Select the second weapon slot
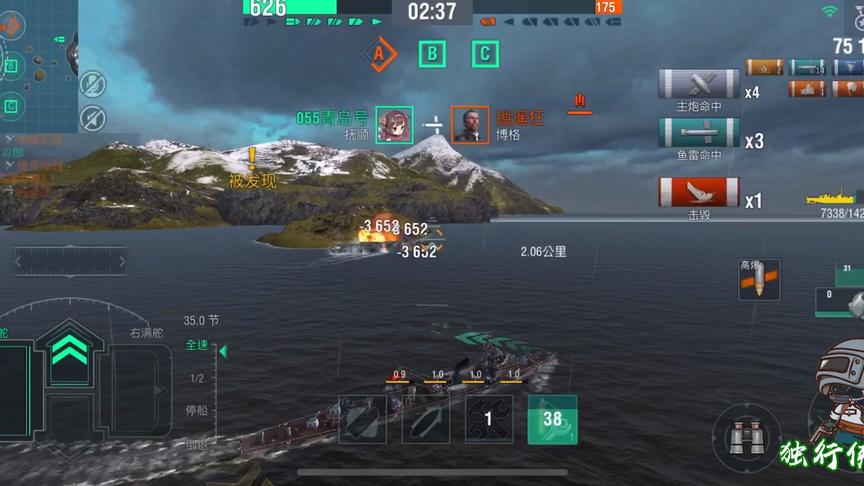This screenshot has width=864, height=486. 426,419
